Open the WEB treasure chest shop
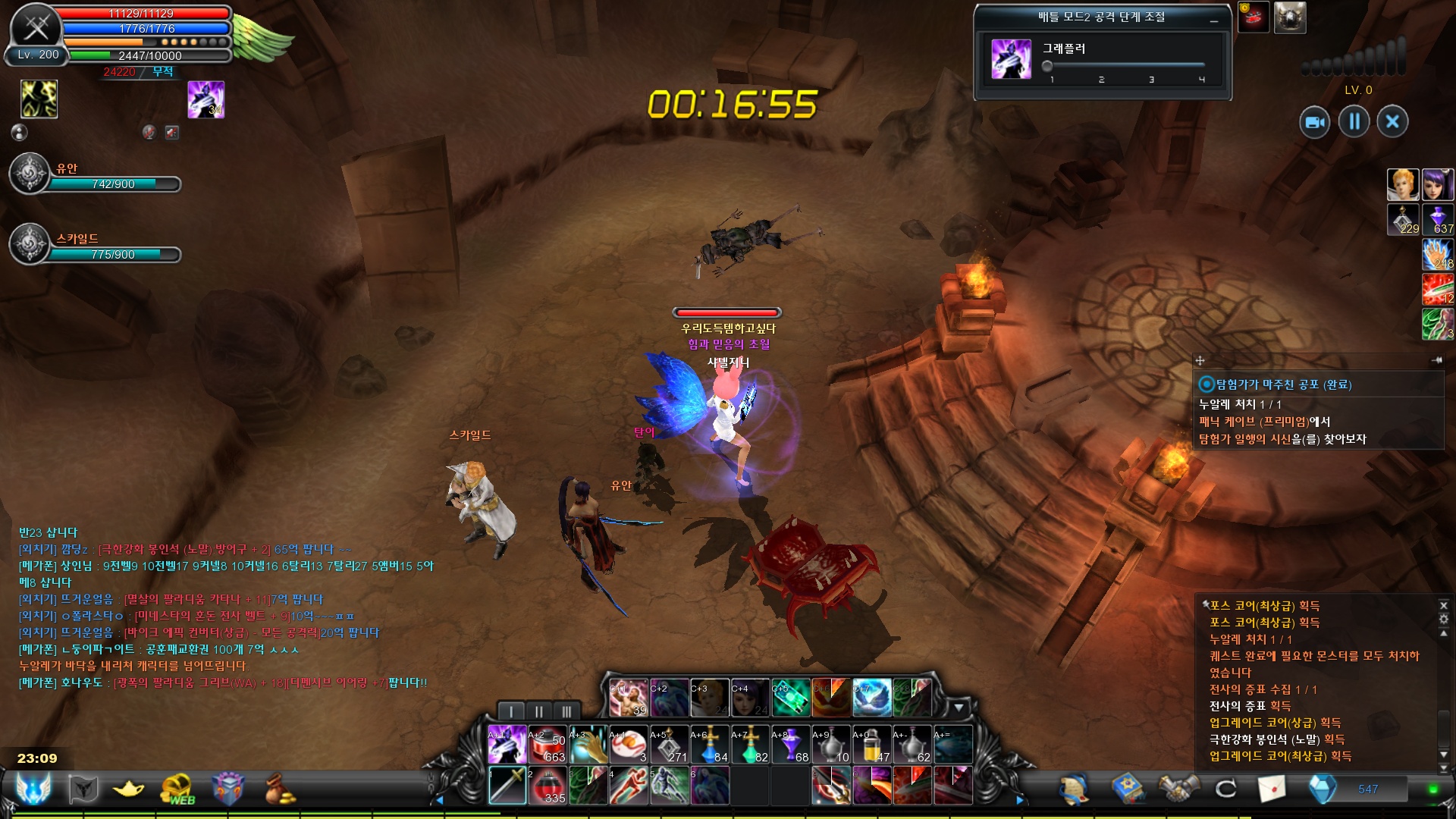Image resolution: width=1456 pixels, height=819 pixels. point(177,789)
